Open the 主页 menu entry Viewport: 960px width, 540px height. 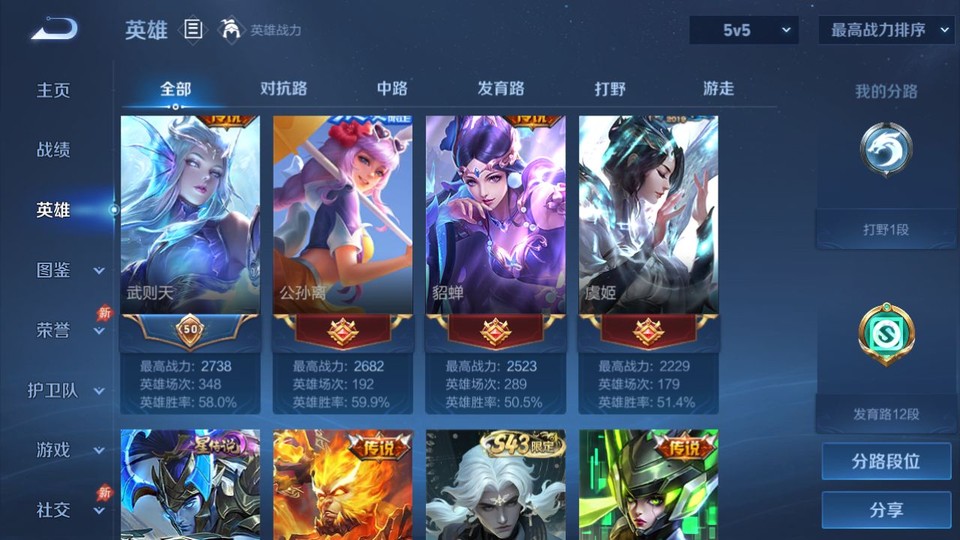pyautogui.click(x=54, y=90)
